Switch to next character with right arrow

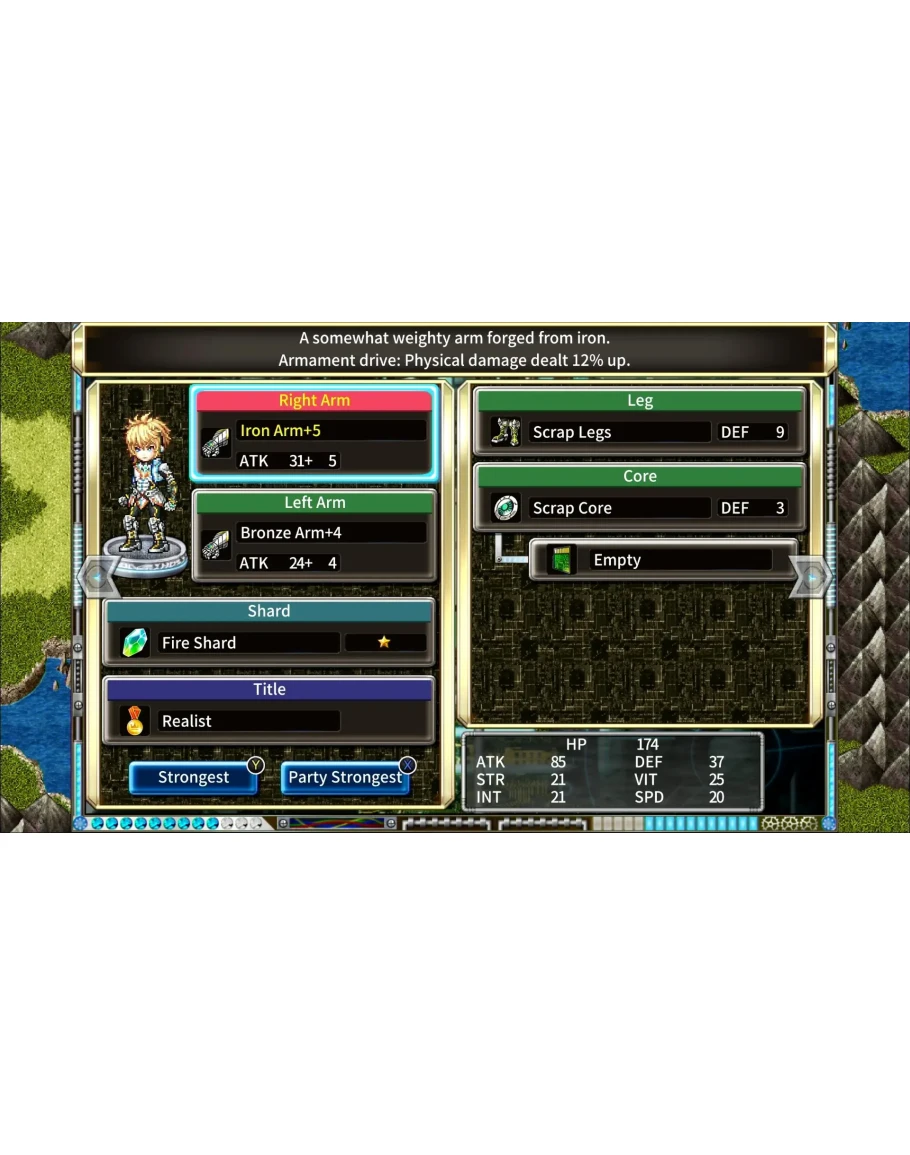[x=811, y=577]
